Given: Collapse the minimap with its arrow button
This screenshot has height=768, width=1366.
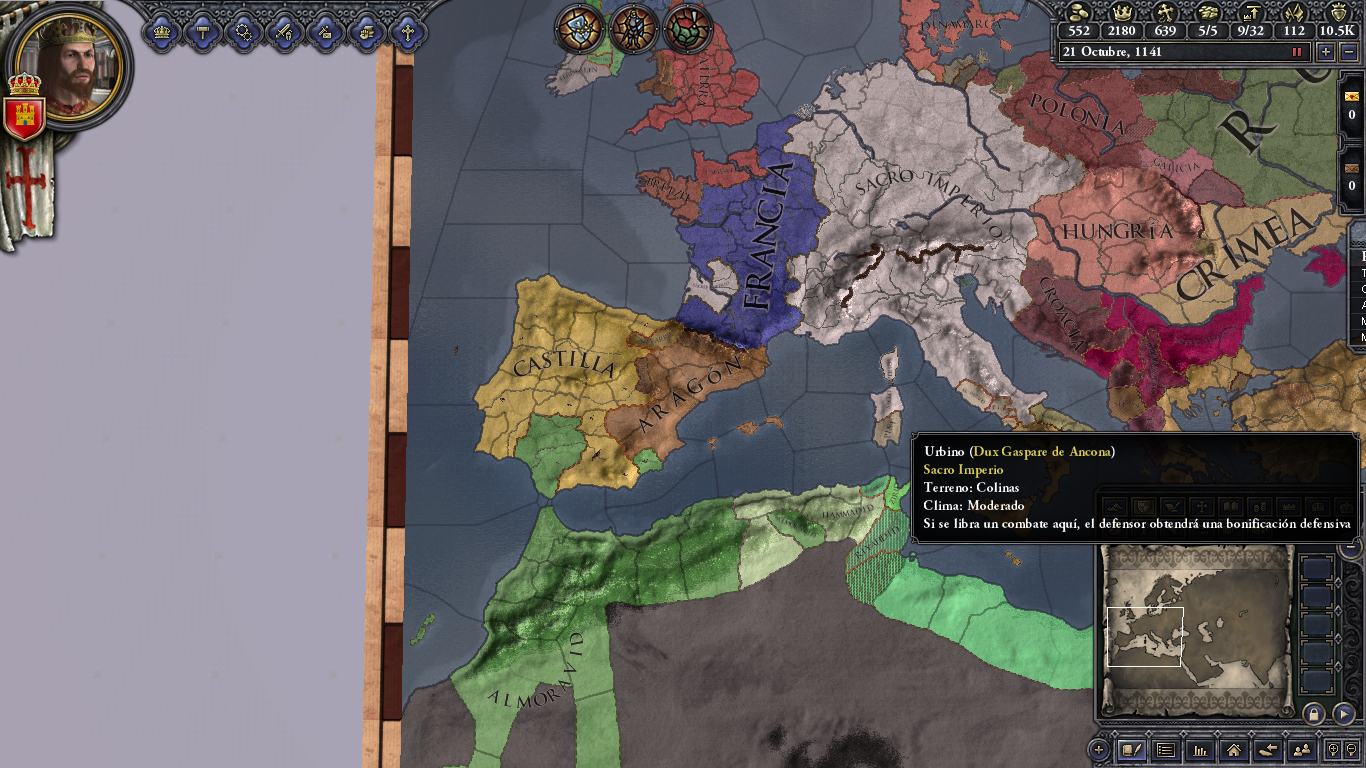Looking at the screenshot, I should coord(1344,716).
